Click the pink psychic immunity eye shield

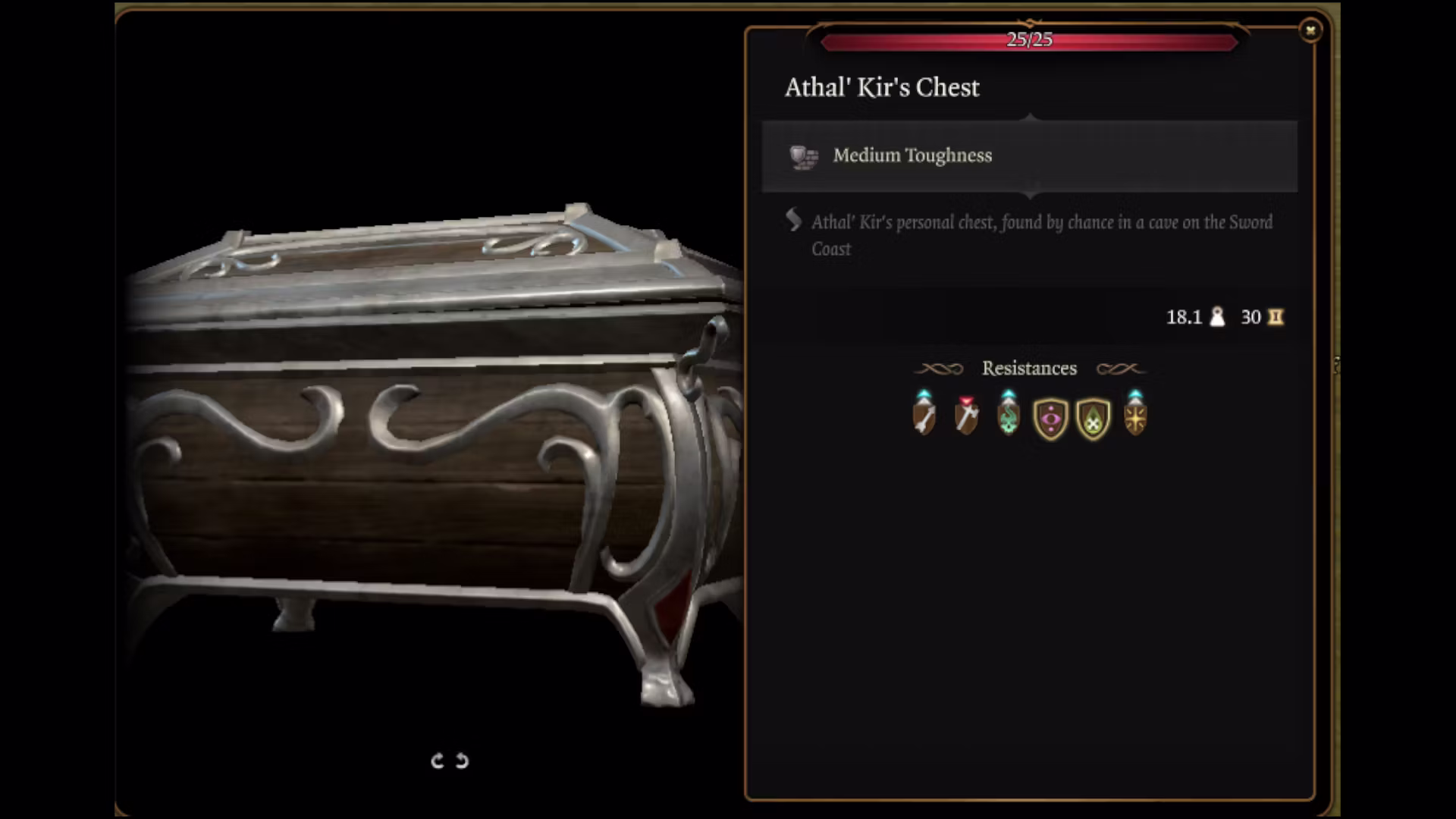click(x=1050, y=419)
